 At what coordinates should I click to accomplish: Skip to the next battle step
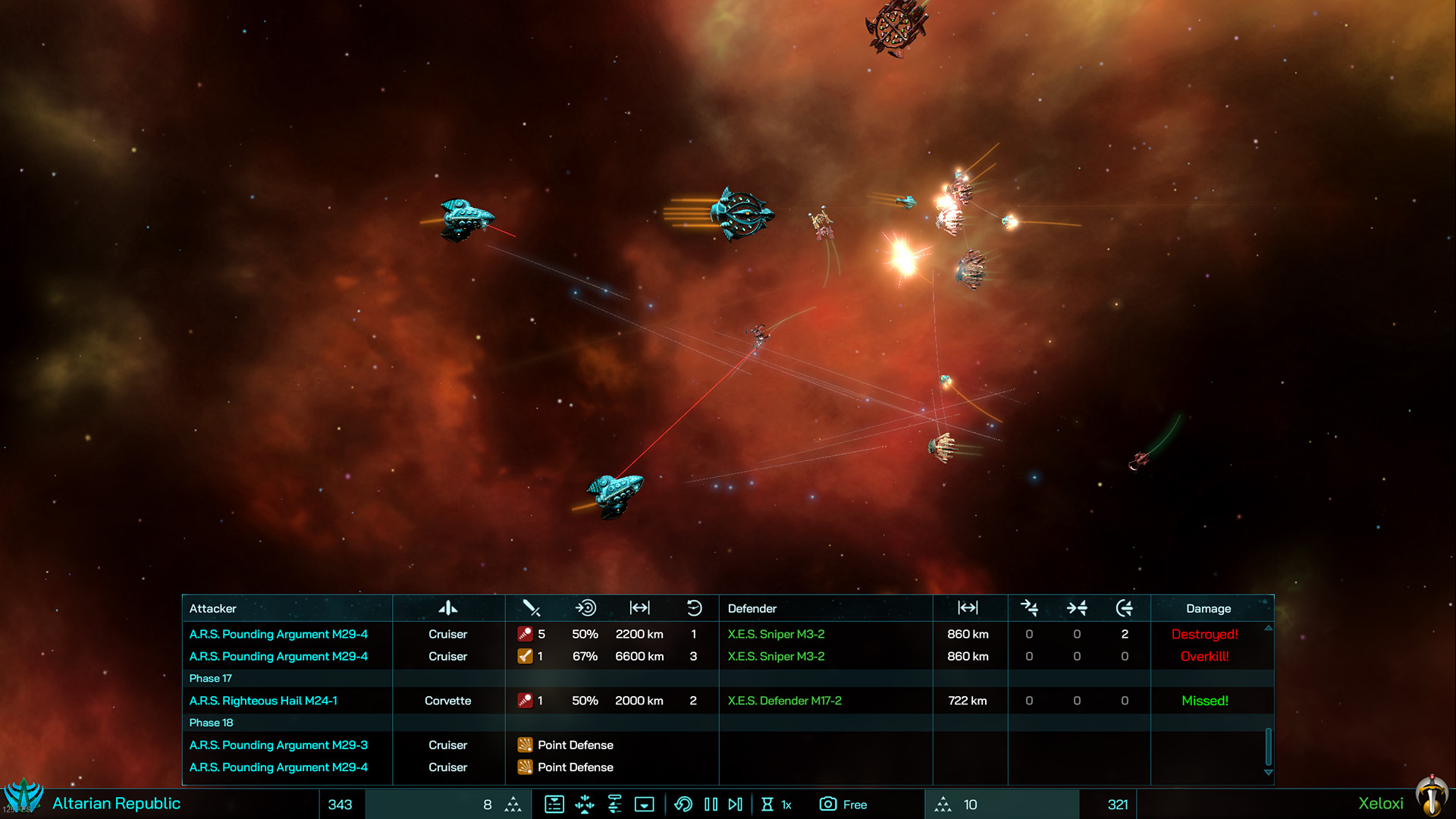(736, 805)
